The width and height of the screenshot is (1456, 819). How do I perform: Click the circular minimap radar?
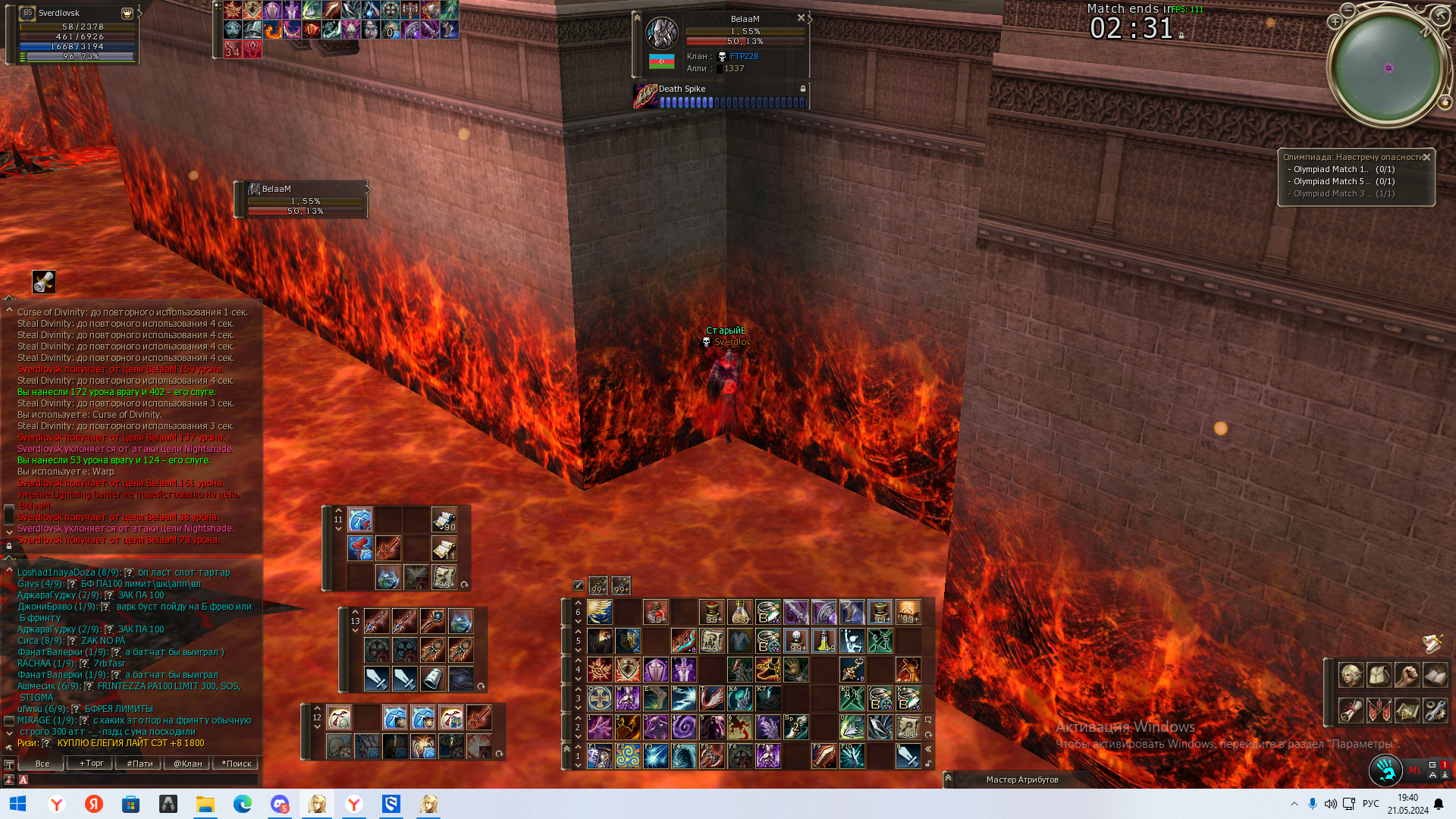point(1387,68)
